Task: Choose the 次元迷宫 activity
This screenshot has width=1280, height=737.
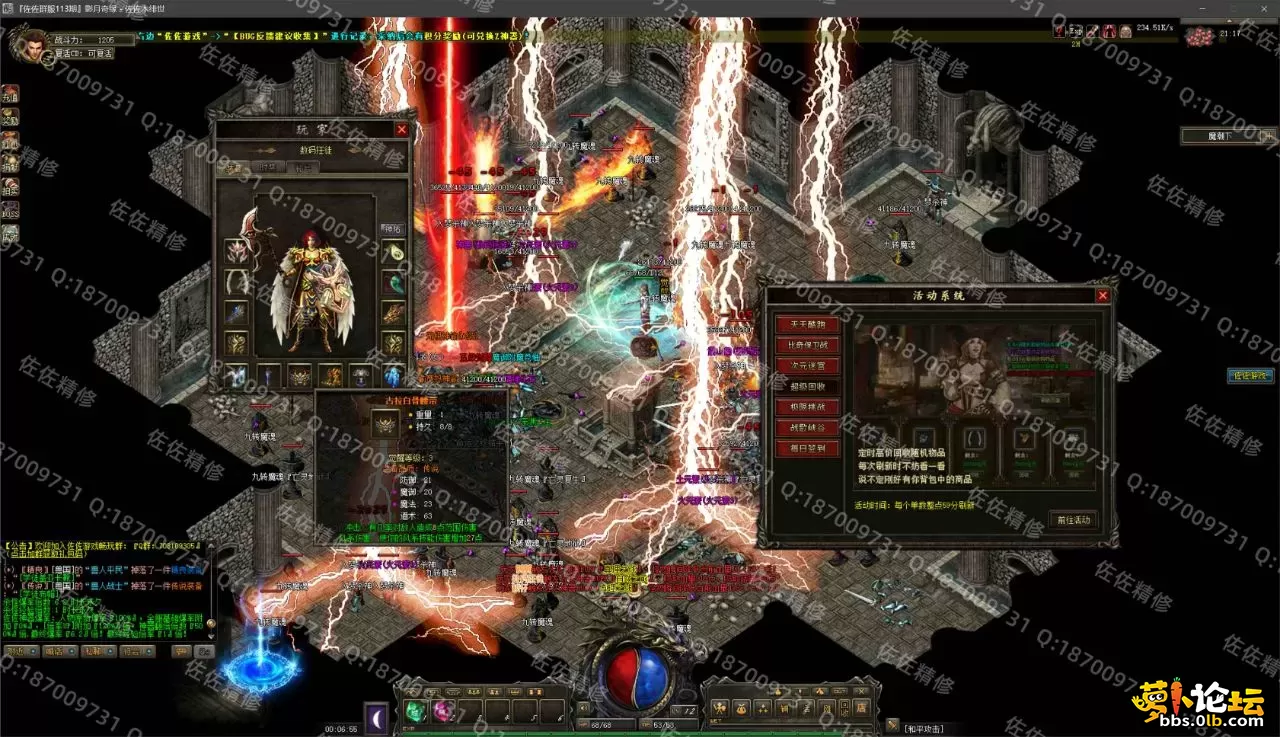Action: 808,366
